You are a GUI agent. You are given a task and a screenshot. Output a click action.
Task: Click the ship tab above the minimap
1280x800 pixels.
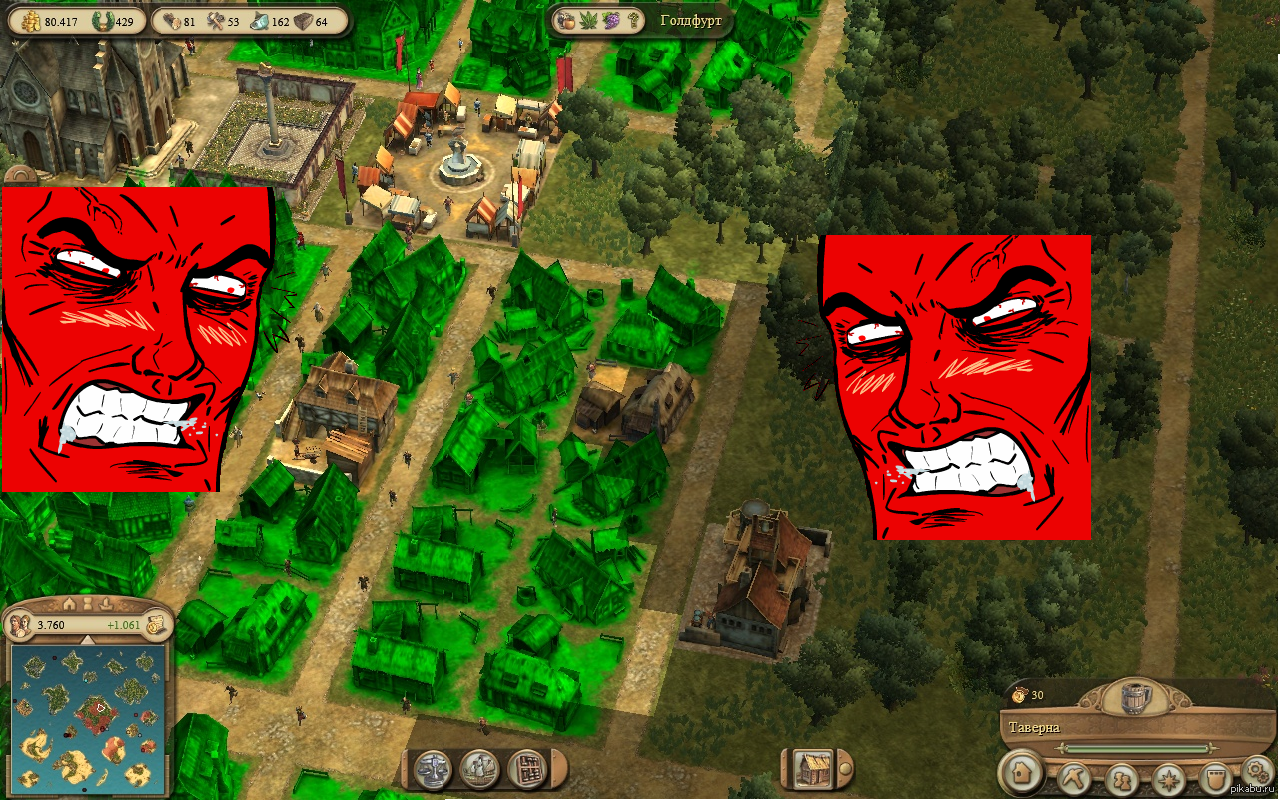105,603
